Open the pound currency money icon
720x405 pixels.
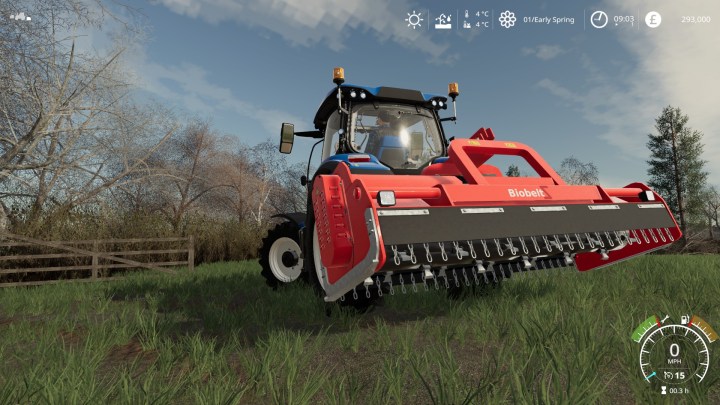point(653,19)
